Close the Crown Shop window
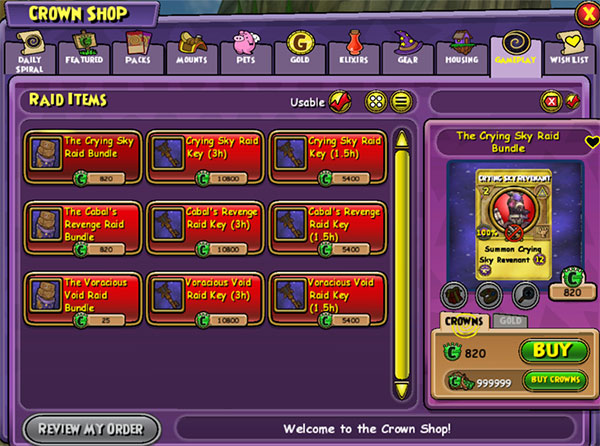This screenshot has height=446, width=600. pyautogui.click(x=586, y=13)
